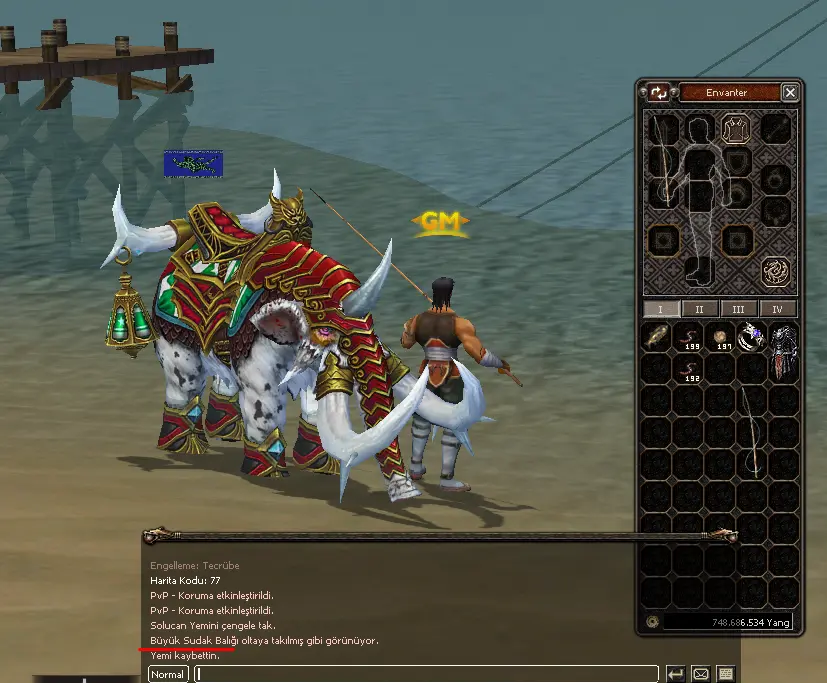This screenshot has width=827, height=683.
Task: Close the Envanter window
Action: tap(790, 93)
